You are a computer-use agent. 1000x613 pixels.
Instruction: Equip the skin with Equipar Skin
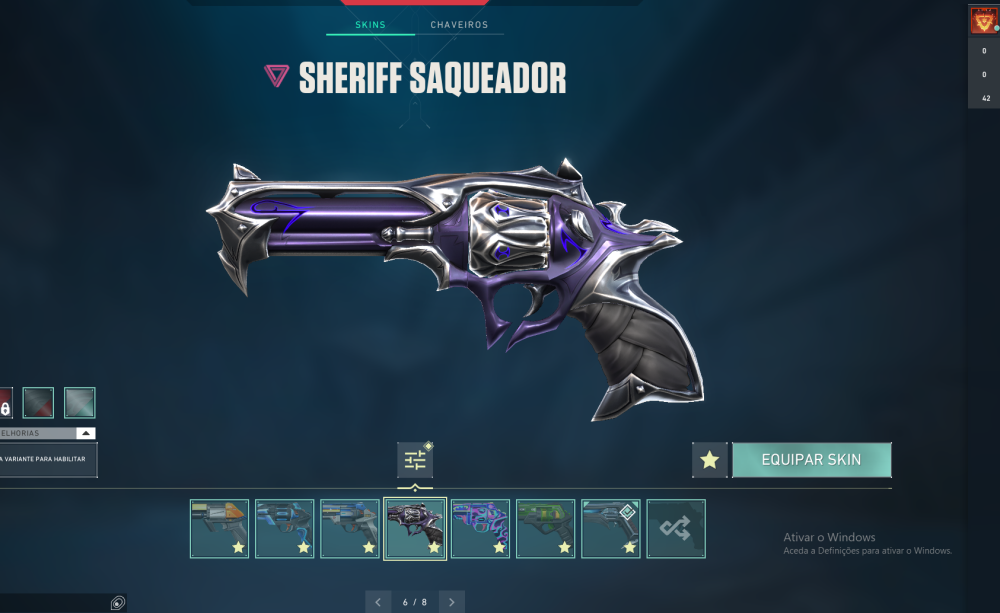811,460
